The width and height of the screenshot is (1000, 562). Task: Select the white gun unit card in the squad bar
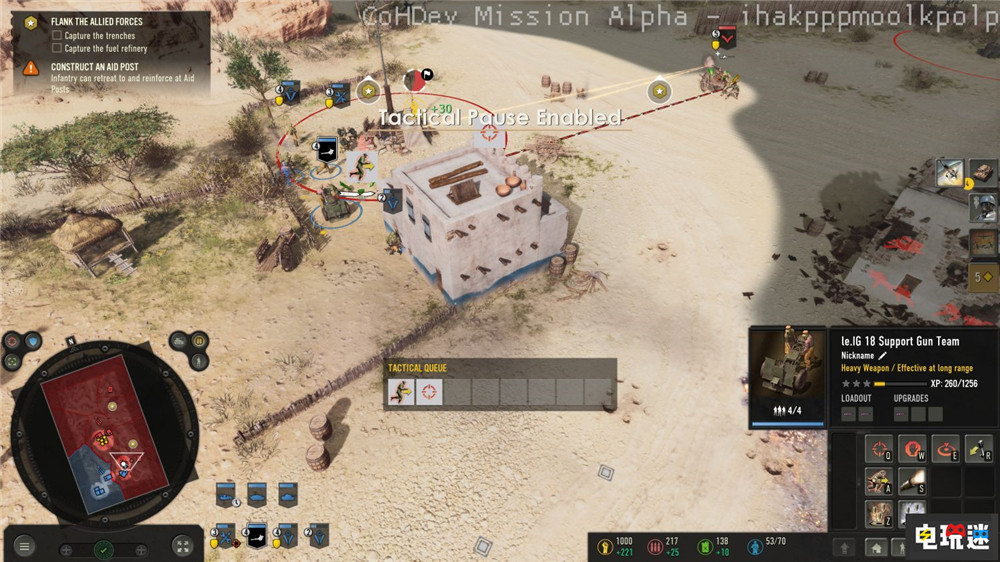tap(257, 536)
